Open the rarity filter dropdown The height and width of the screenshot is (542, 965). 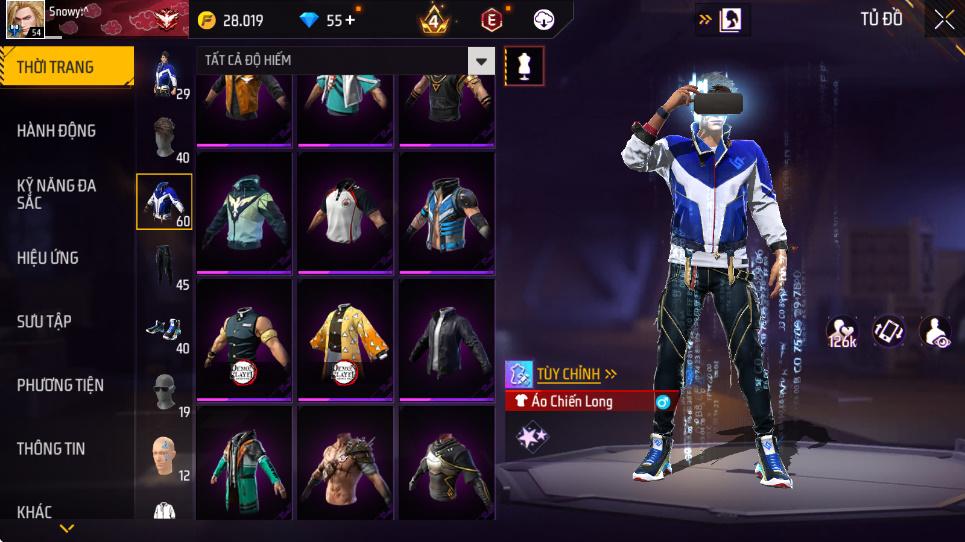tap(482, 61)
